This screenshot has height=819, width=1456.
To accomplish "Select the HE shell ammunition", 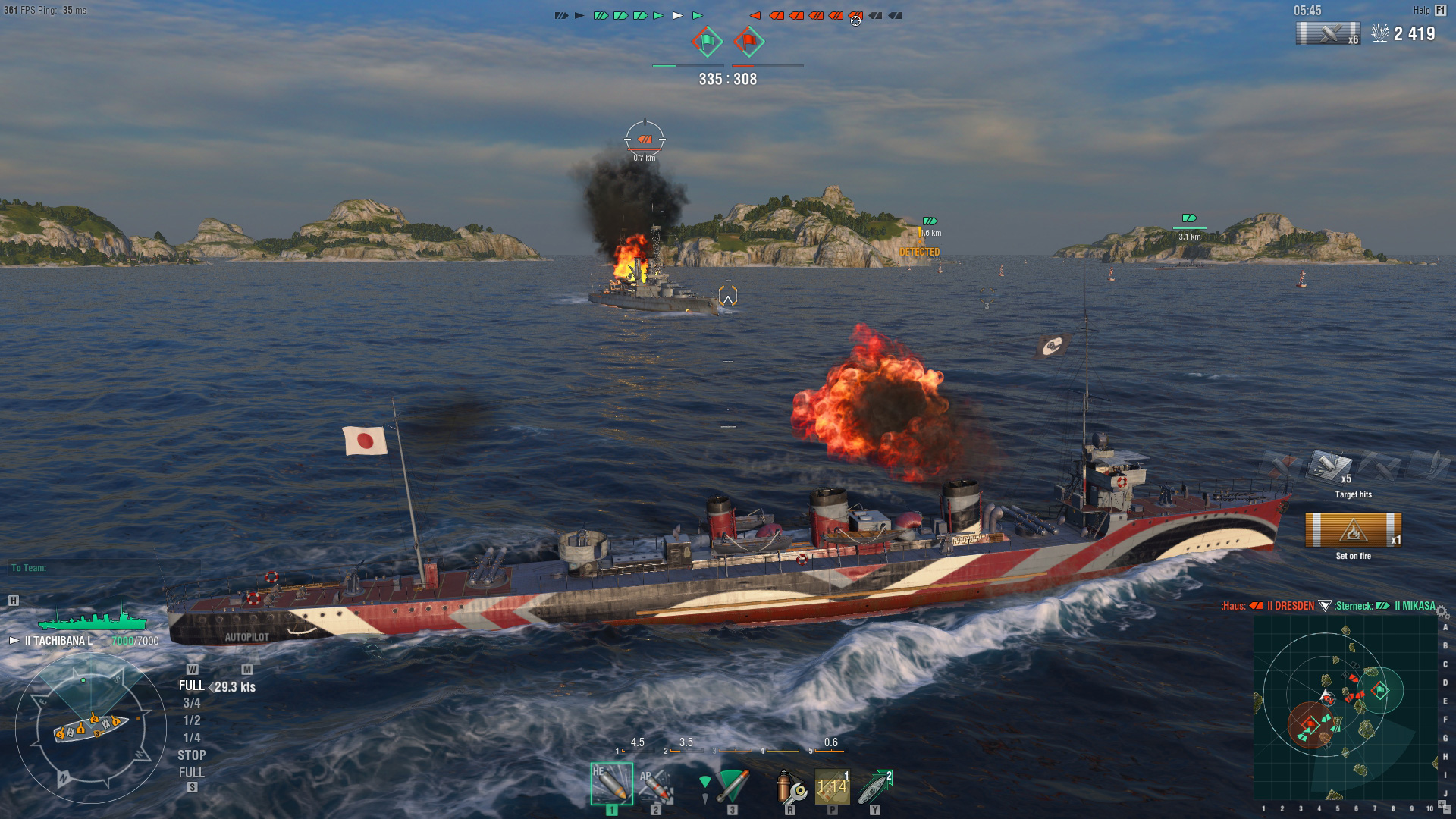I will 611,784.
